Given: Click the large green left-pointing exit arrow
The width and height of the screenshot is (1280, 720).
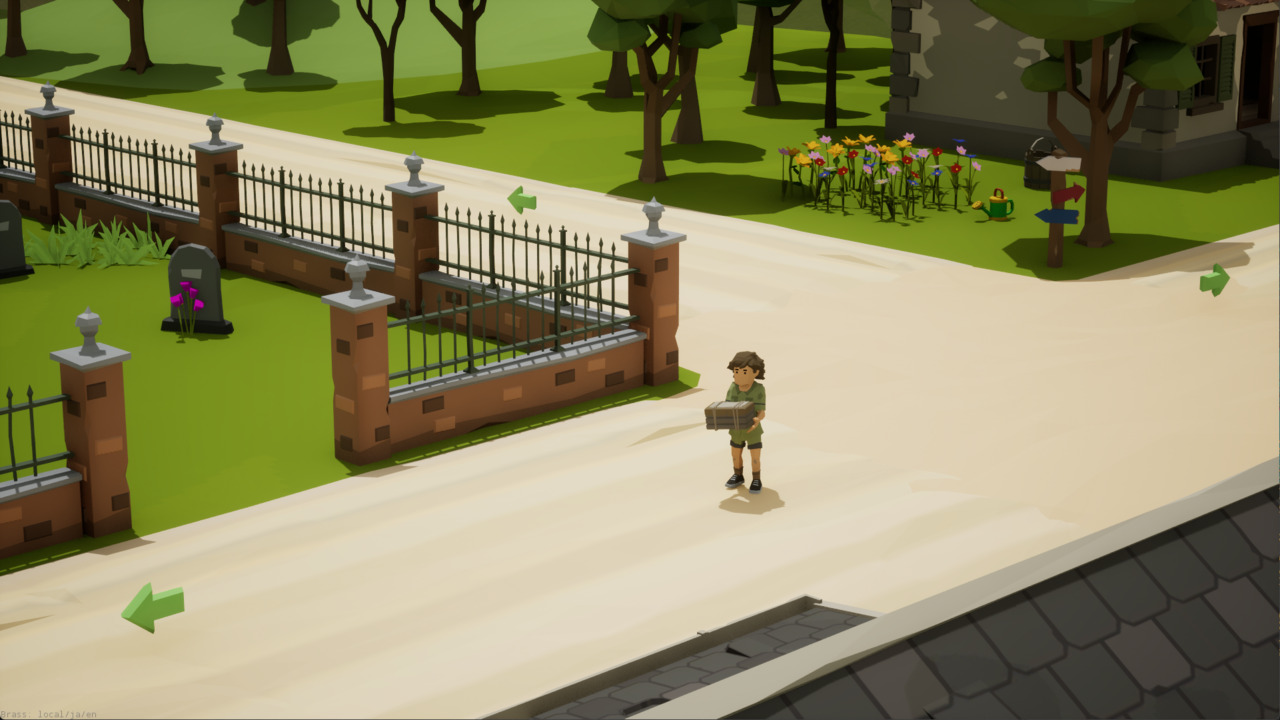Looking at the screenshot, I should 152,606.
